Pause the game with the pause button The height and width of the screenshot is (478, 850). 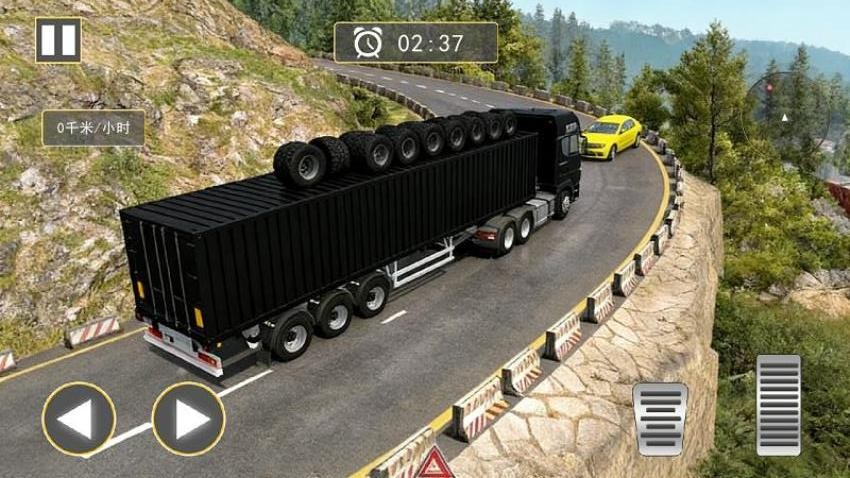[x=58, y=40]
